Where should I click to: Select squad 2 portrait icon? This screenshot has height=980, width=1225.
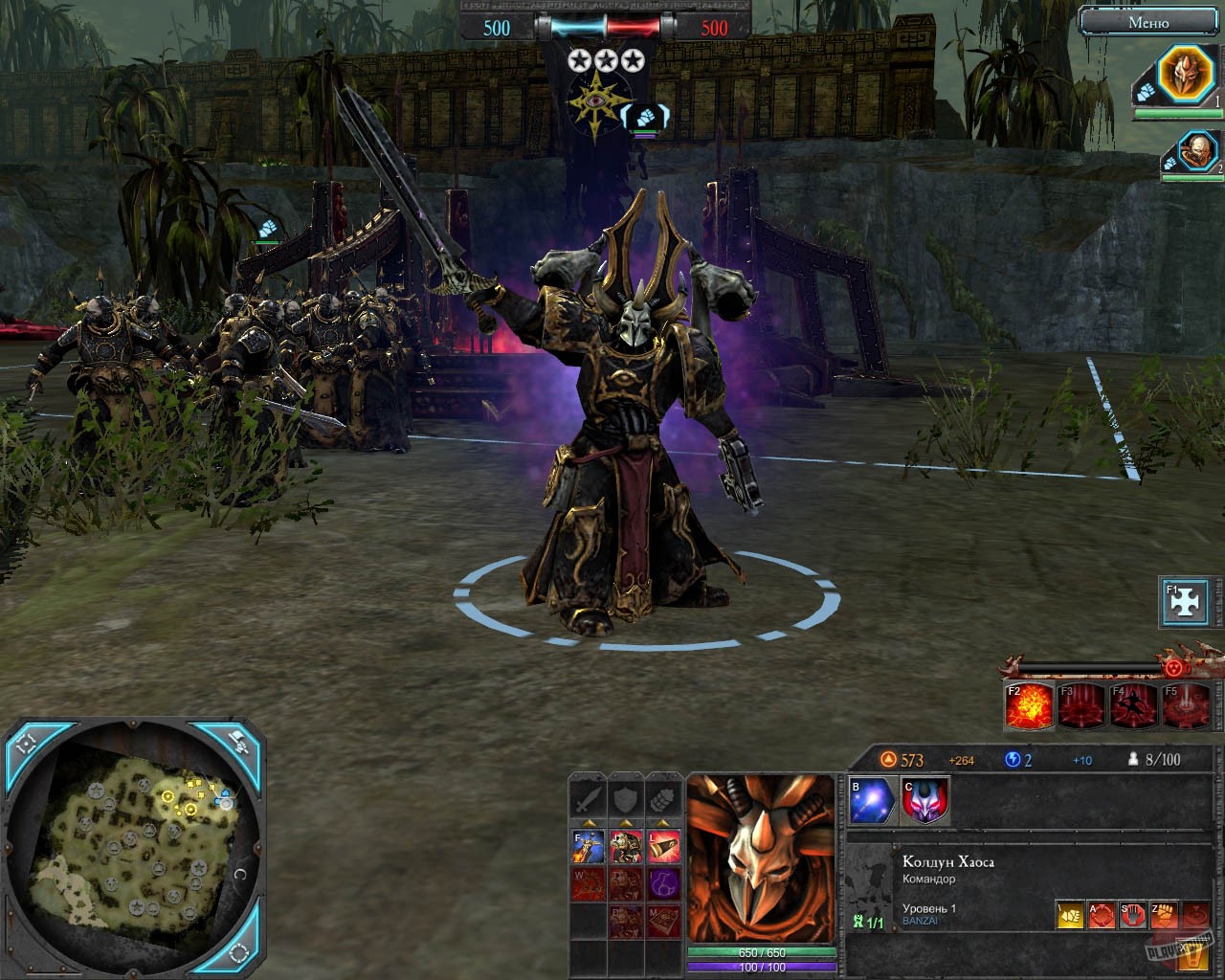(1195, 151)
